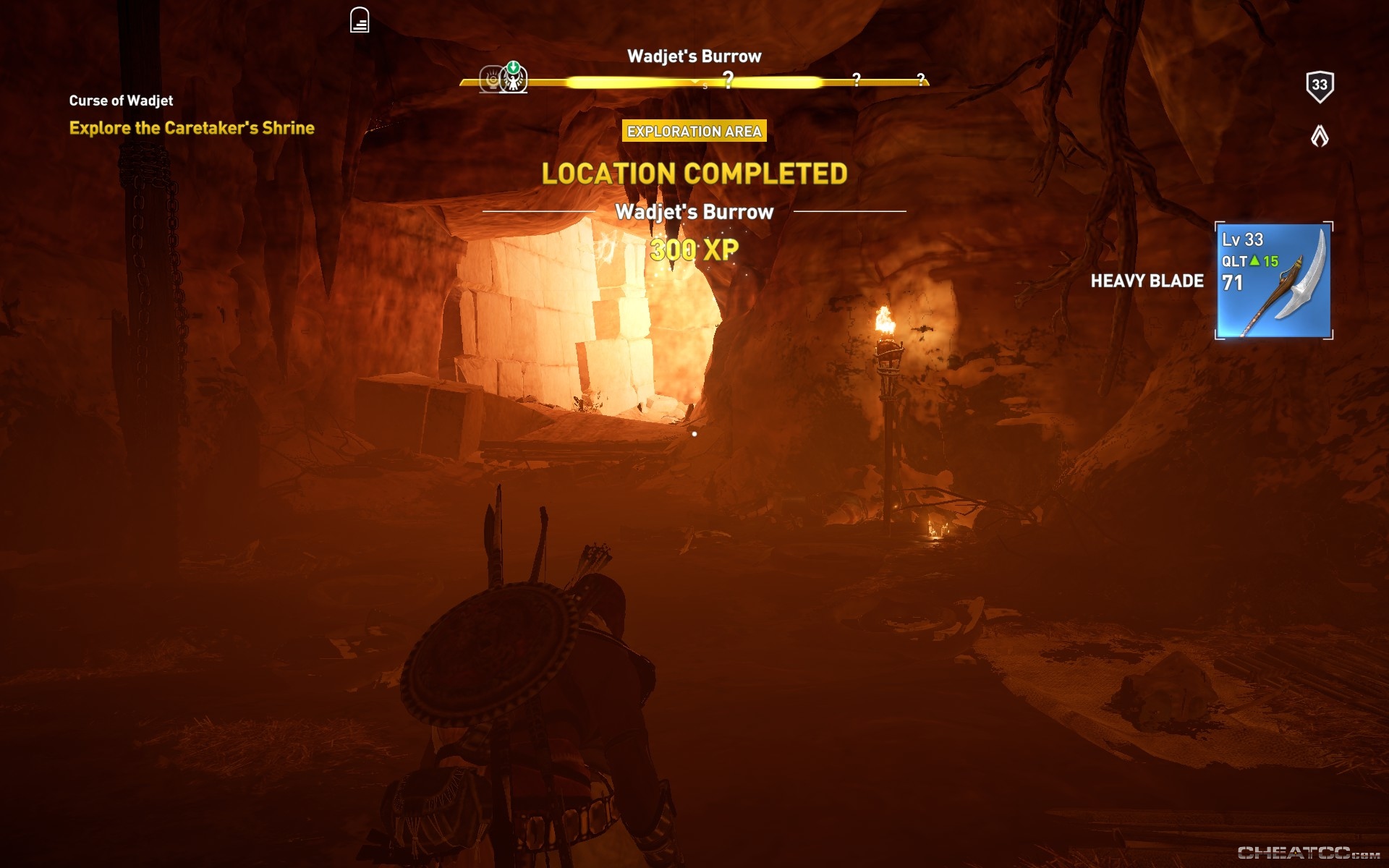Click the scroll icon at the top of the screen
1389x868 pixels.
(x=360, y=20)
